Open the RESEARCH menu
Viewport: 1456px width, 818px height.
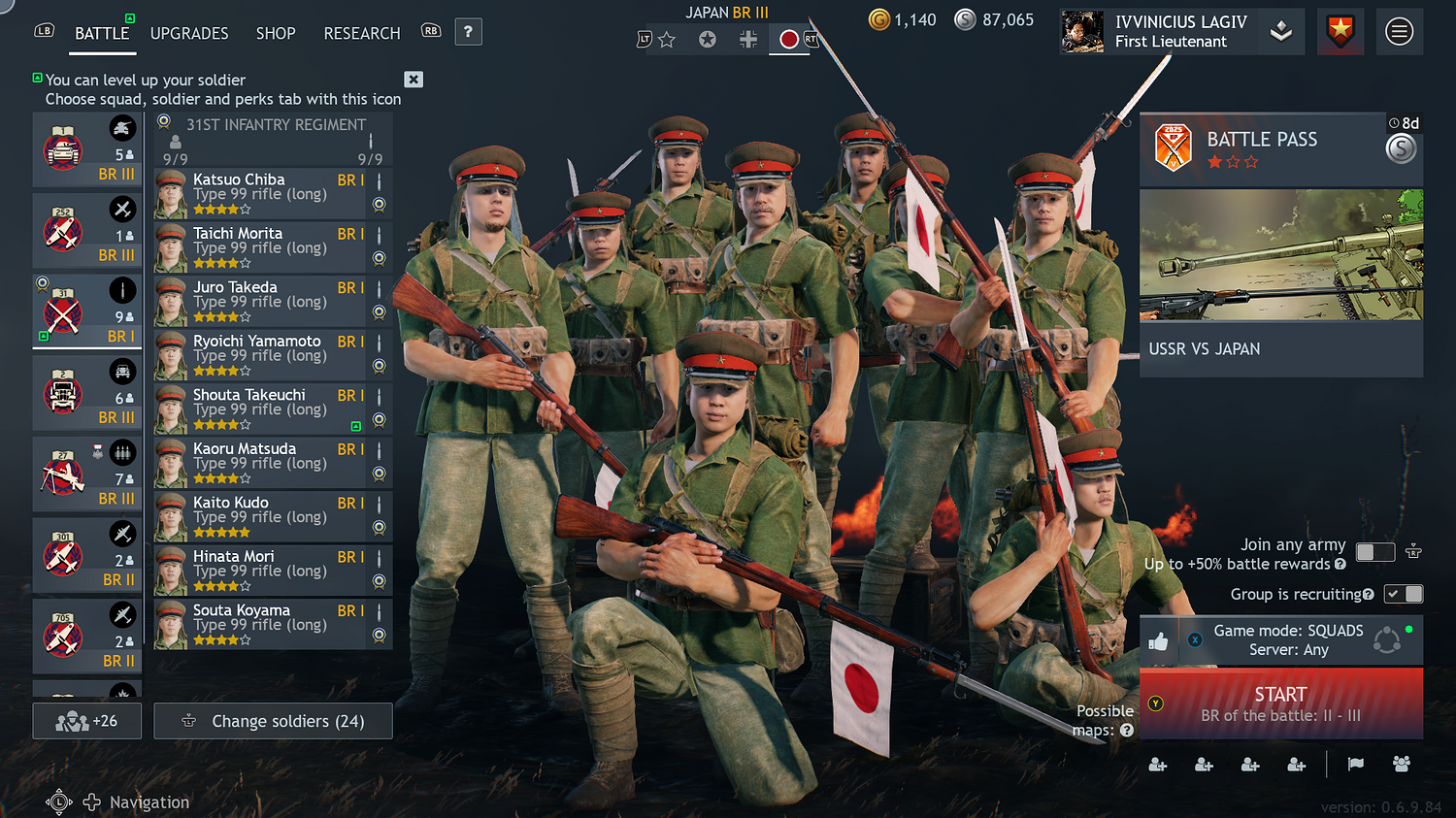coord(361,33)
